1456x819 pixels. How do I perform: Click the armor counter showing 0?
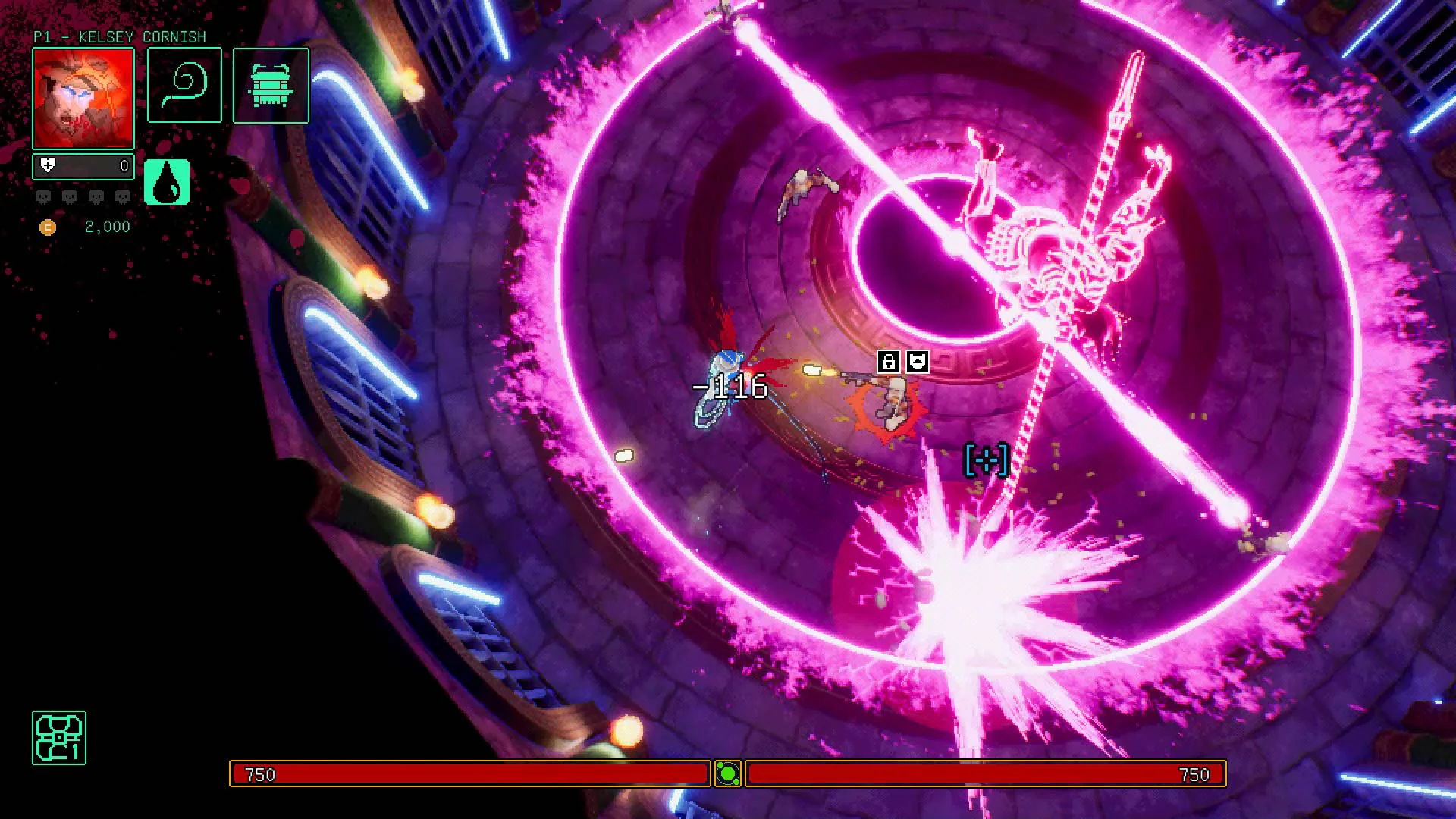[x=124, y=165]
